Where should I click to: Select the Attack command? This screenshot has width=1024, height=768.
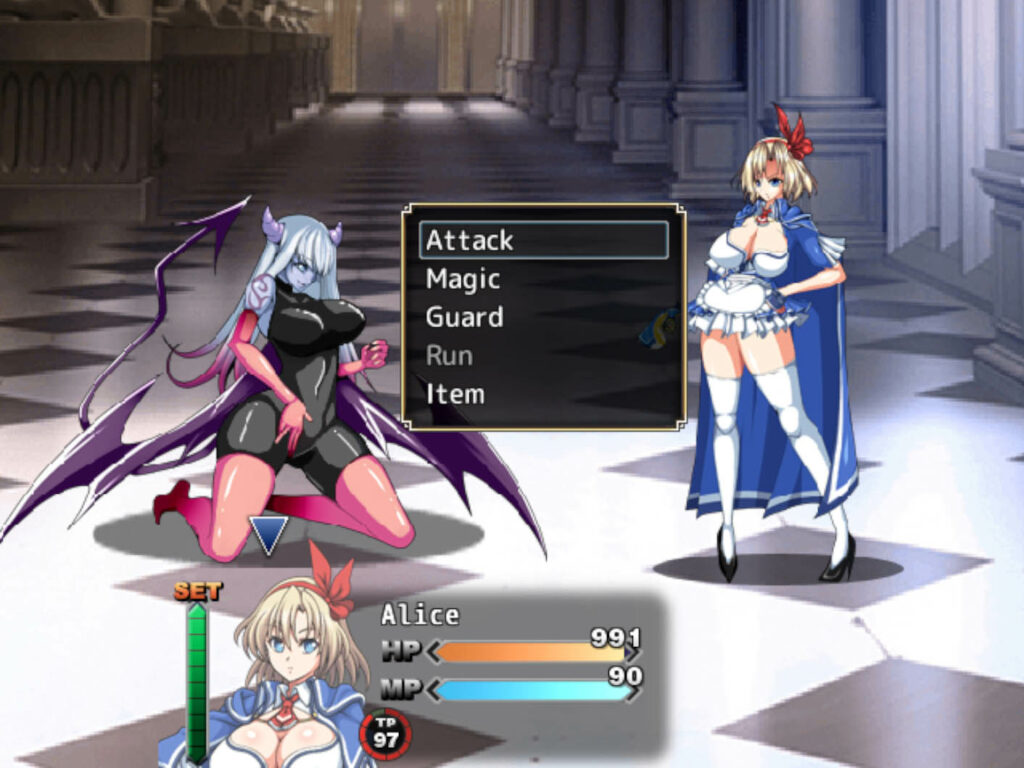(543, 240)
